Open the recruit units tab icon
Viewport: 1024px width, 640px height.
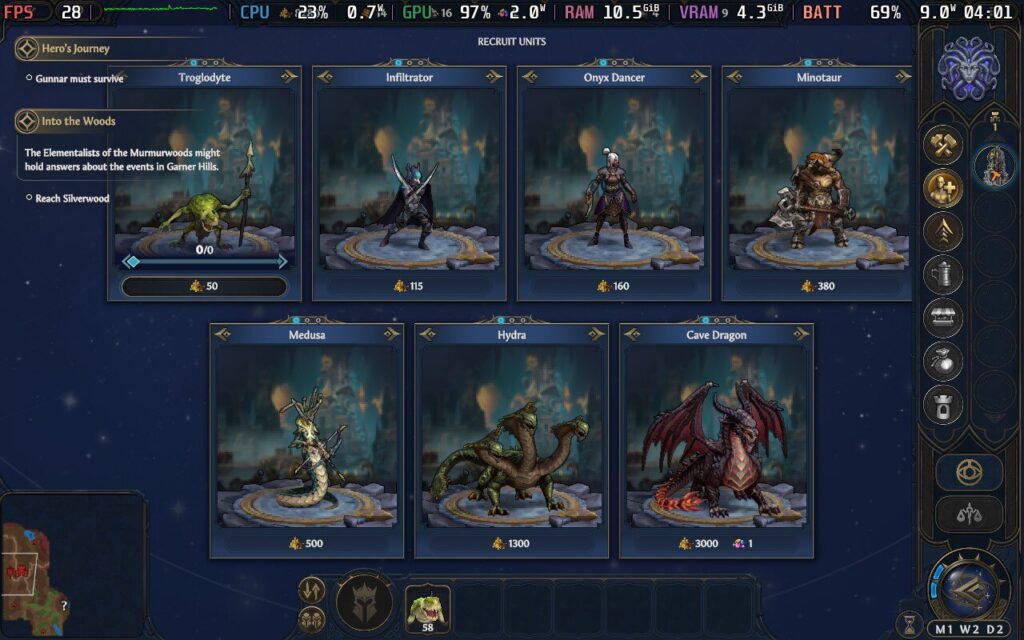943,188
